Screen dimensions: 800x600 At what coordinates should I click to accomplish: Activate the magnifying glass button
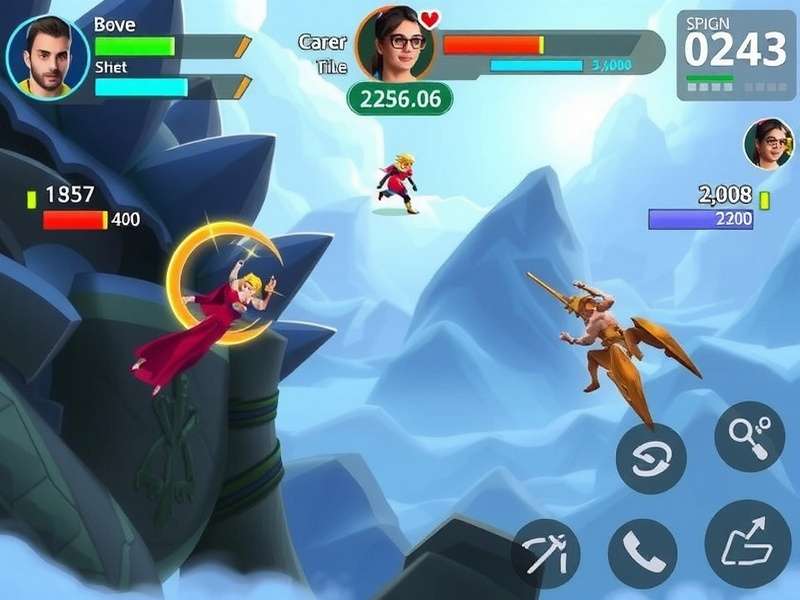(749, 436)
